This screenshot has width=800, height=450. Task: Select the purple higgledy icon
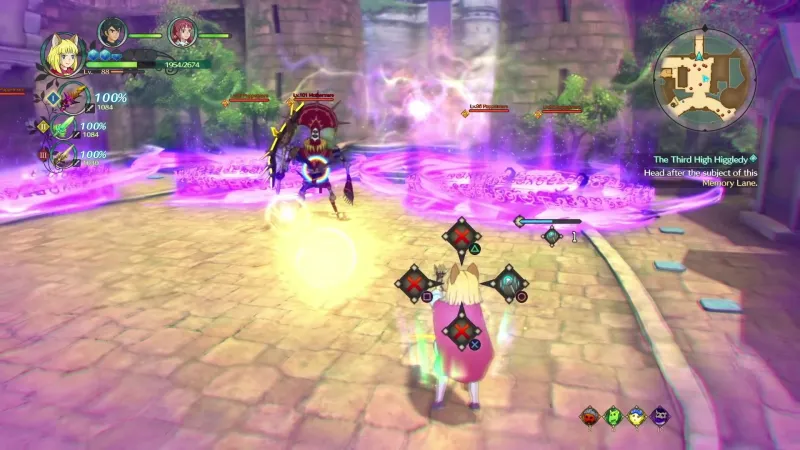click(x=660, y=415)
